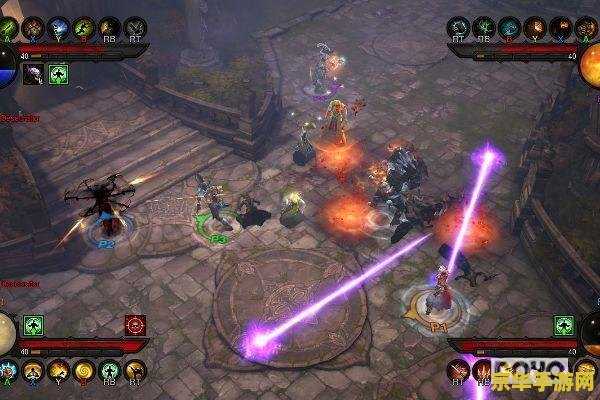Click the red skull crosshair status icon
This screenshot has height=400, width=600.
[x=135, y=325]
